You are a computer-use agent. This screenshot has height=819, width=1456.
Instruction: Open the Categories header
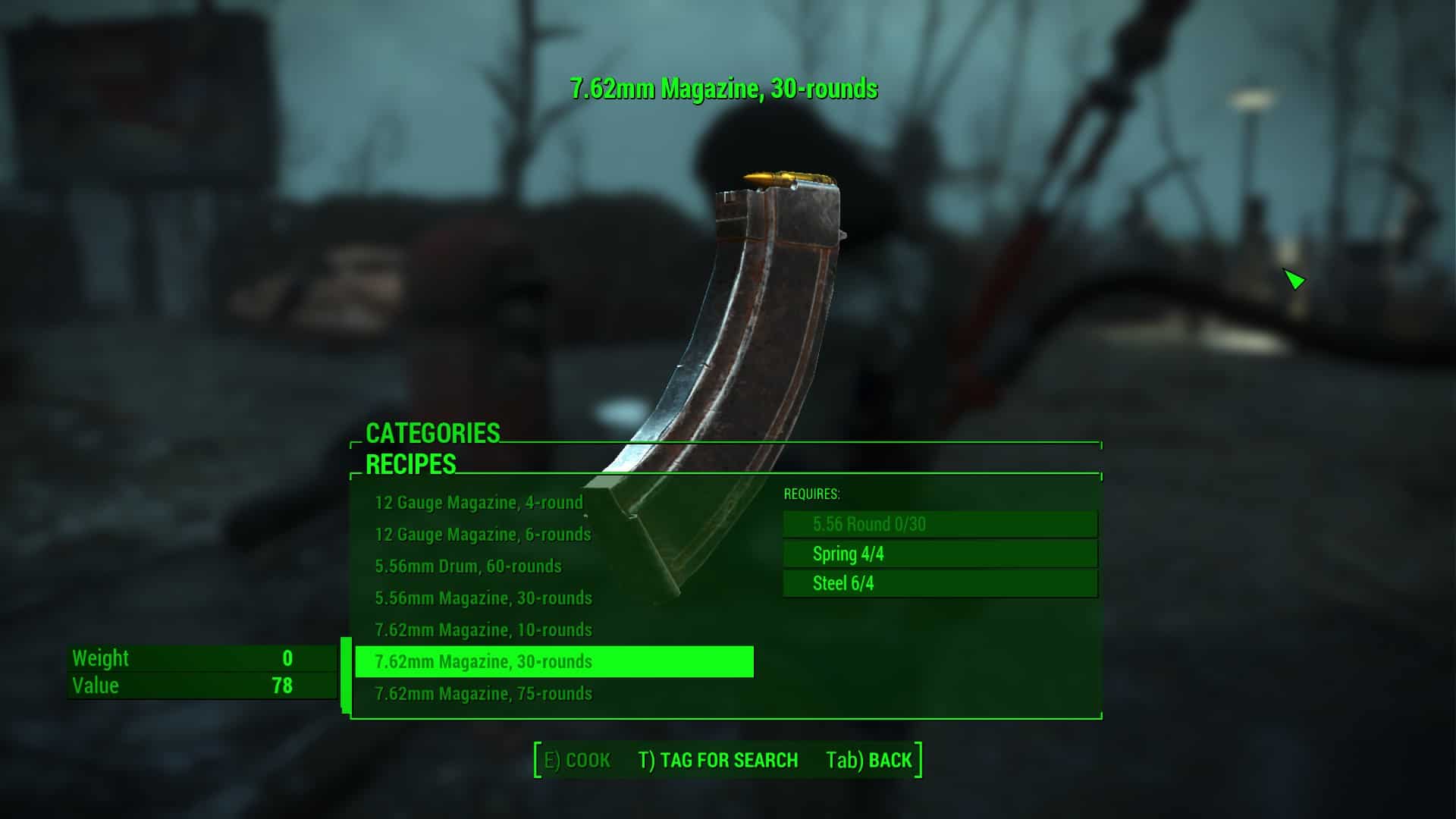click(x=432, y=433)
